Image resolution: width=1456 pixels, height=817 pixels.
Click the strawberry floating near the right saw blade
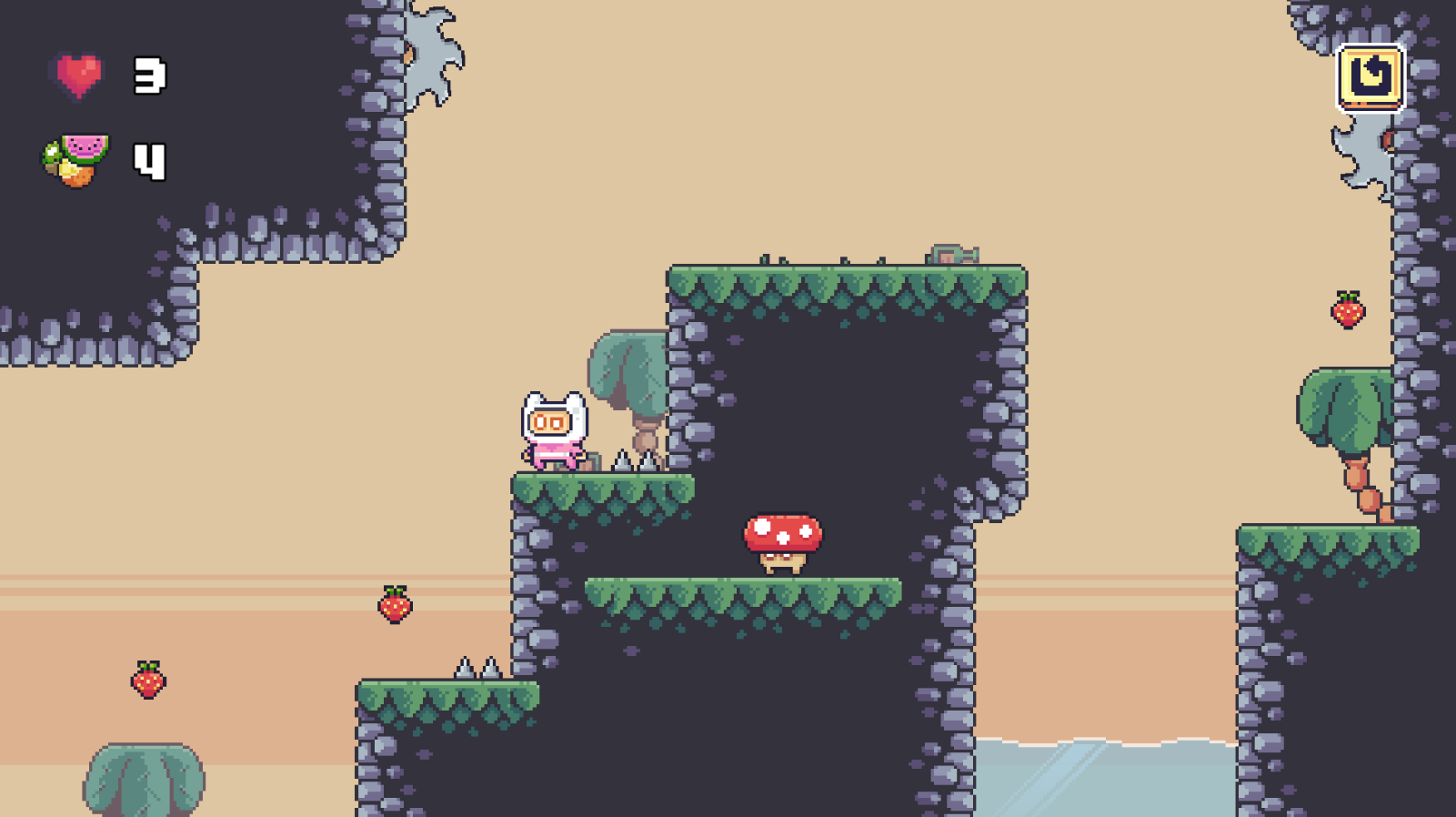[x=1347, y=310]
